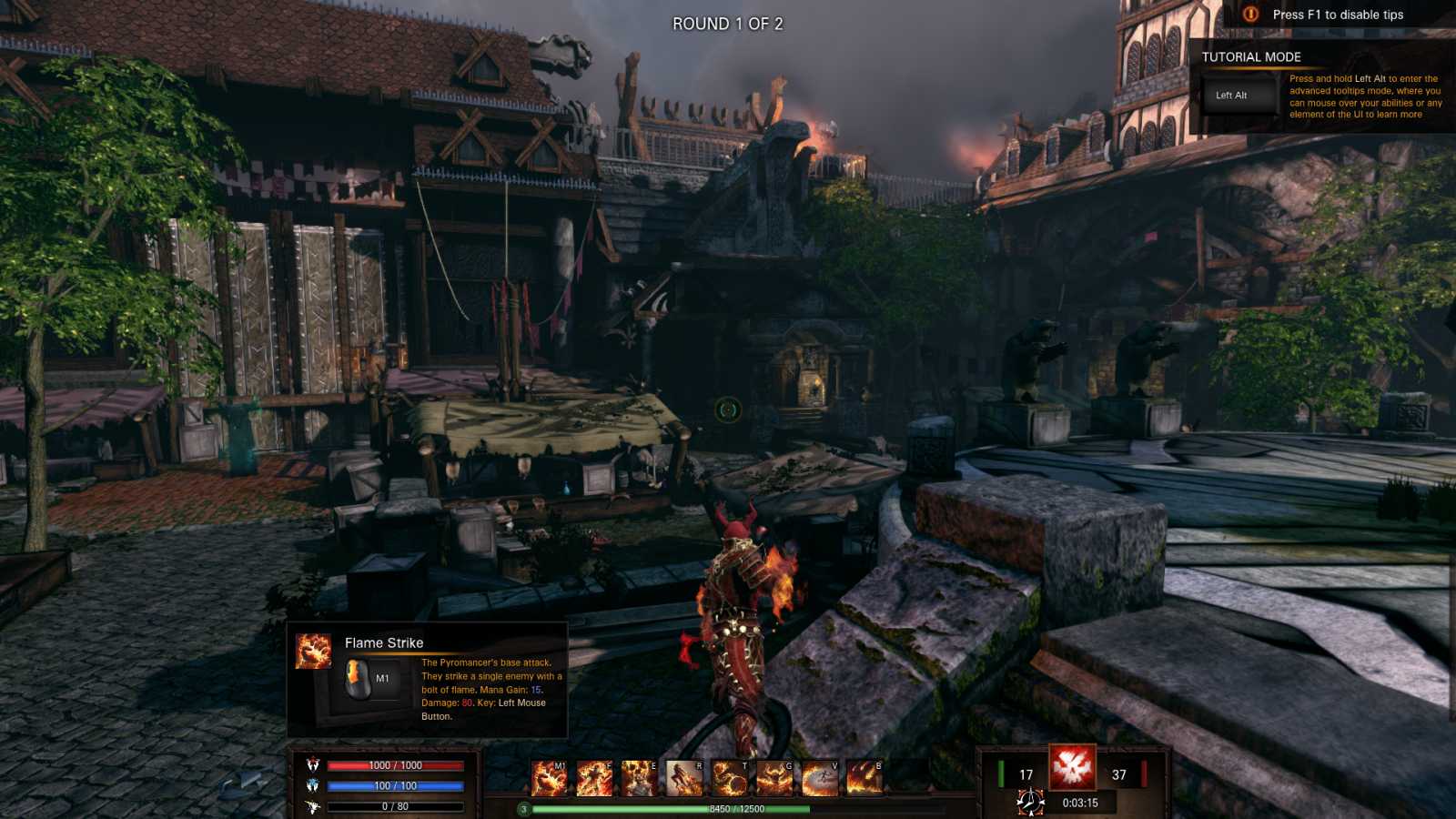Cast the fire leap R ability
Image resolution: width=1456 pixels, height=819 pixels.
pos(684,779)
